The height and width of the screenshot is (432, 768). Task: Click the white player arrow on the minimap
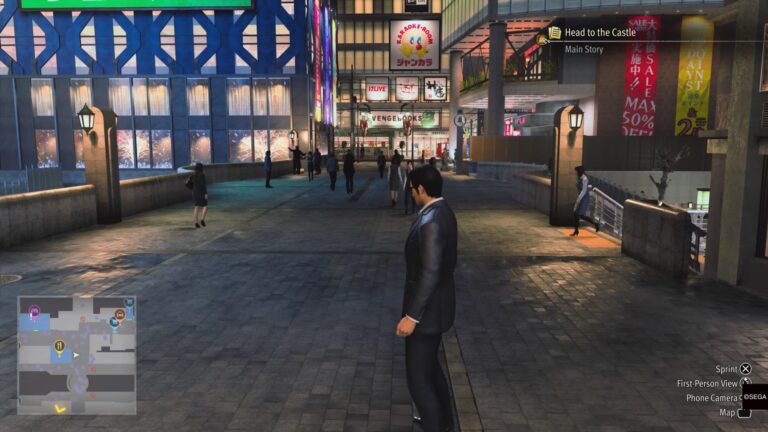(x=77, y=354)
